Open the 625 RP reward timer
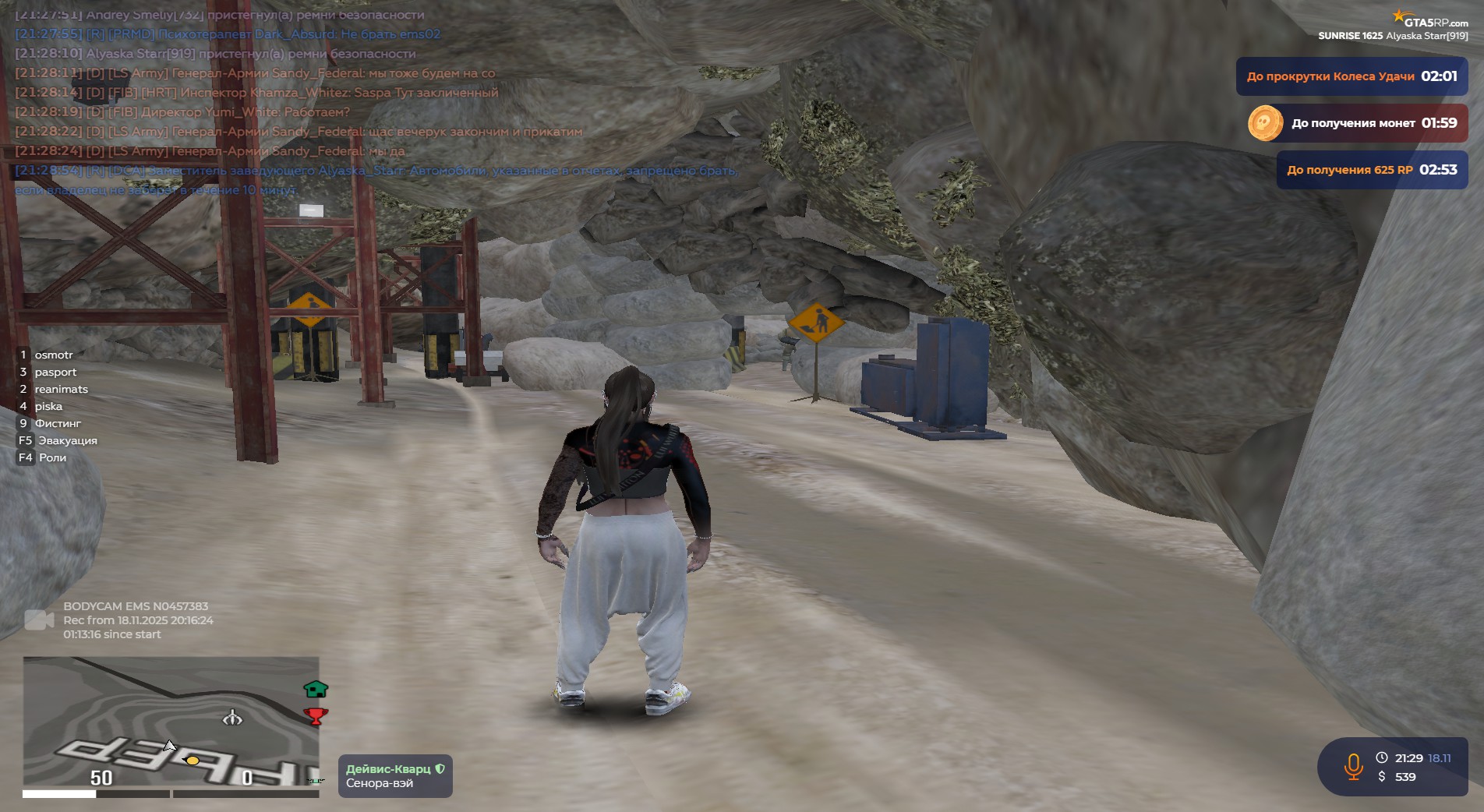Screen dimensions: 1484x812 [1372, 170]
